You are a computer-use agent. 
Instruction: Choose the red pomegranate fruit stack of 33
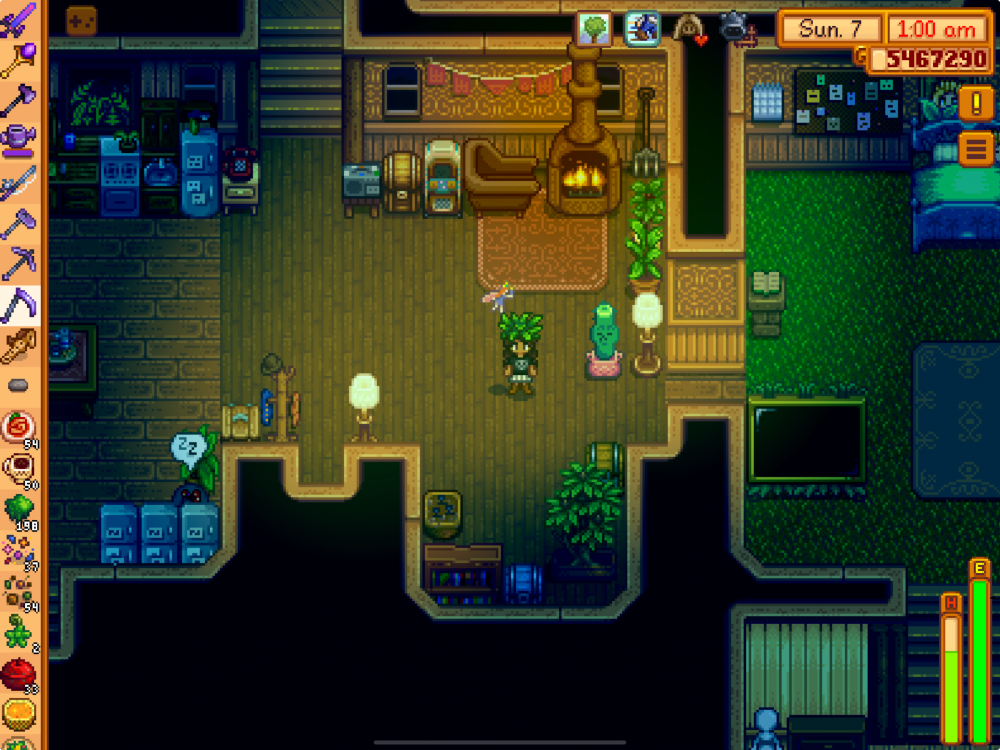[19, 674]
